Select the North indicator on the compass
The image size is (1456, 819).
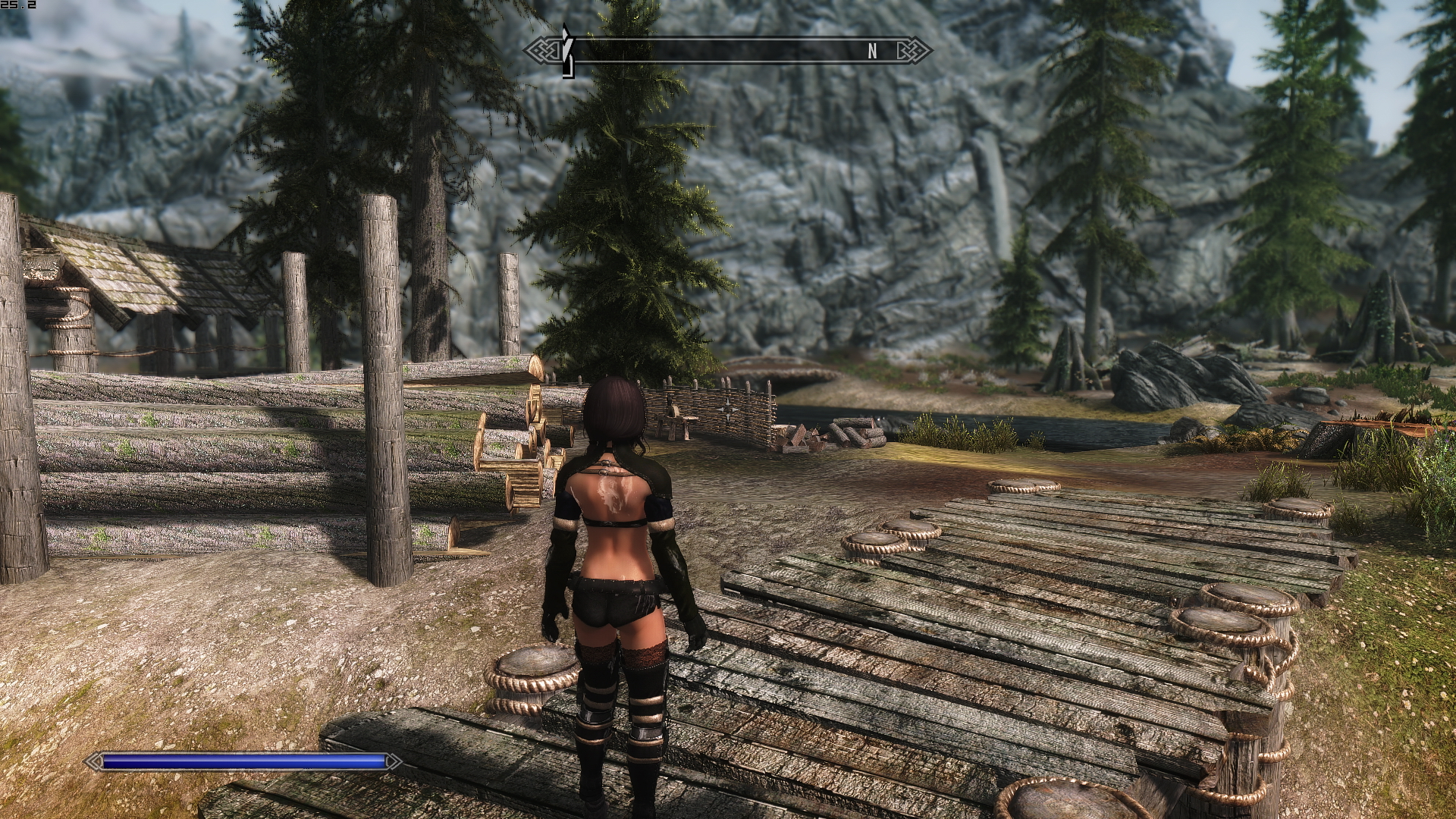click(x=872, y=51)
